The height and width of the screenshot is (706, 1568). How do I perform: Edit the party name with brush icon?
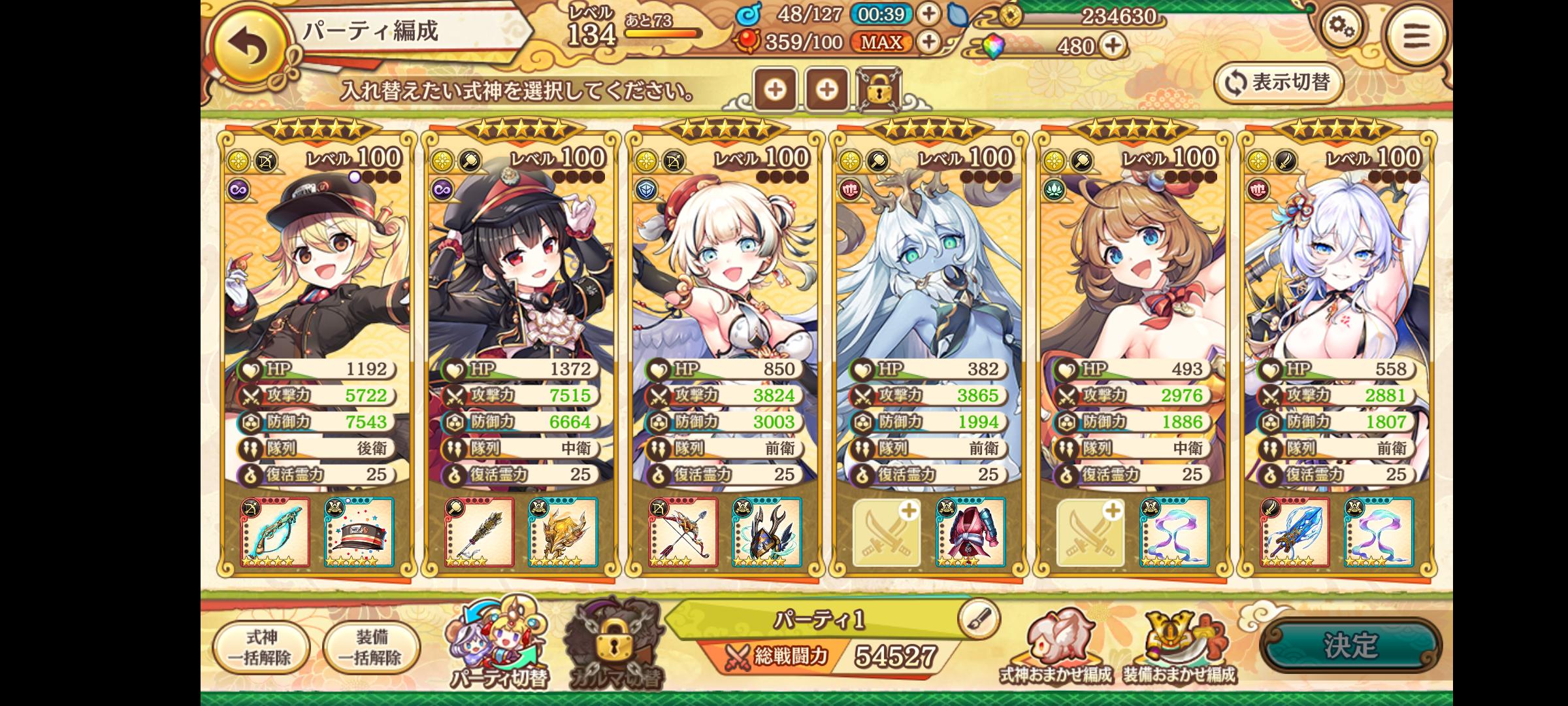click(979, 618)
